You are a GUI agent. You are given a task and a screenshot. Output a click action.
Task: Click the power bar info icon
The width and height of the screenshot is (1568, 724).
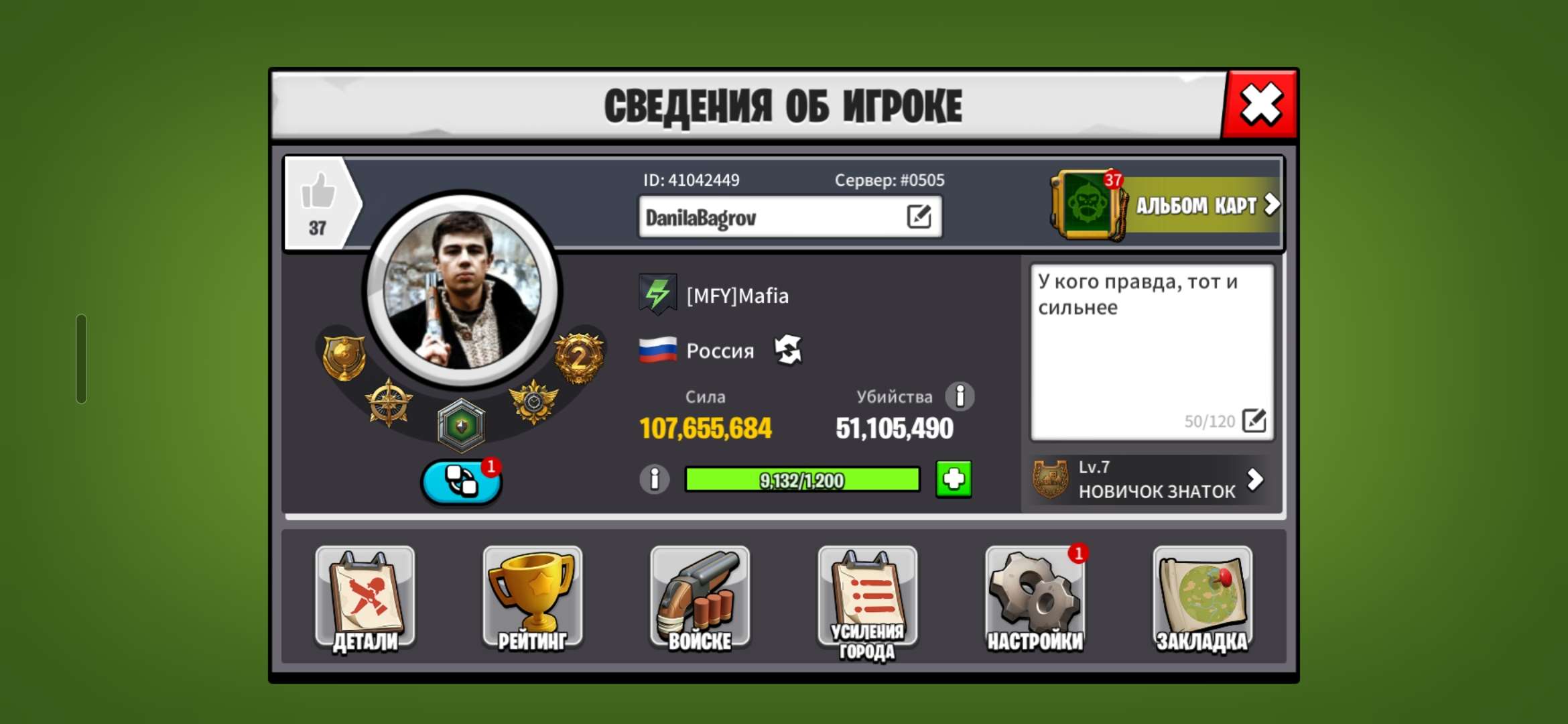point(654,479)
